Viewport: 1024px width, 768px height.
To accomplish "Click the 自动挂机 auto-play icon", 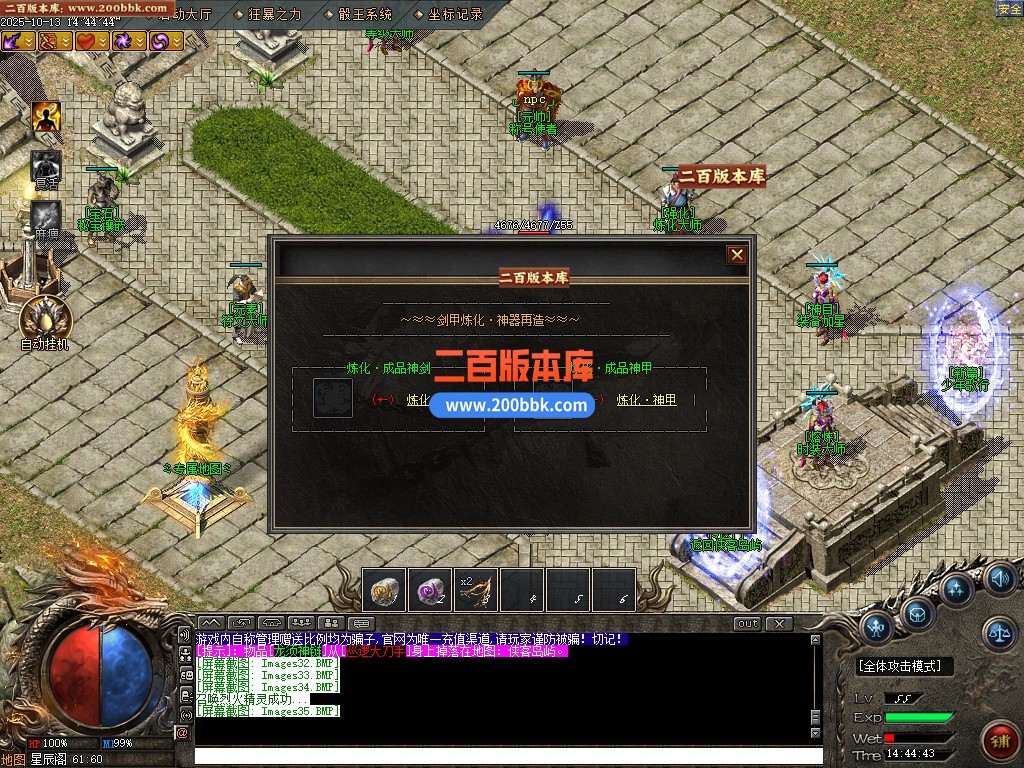I will pyautogui.click(x=45, y=319).
